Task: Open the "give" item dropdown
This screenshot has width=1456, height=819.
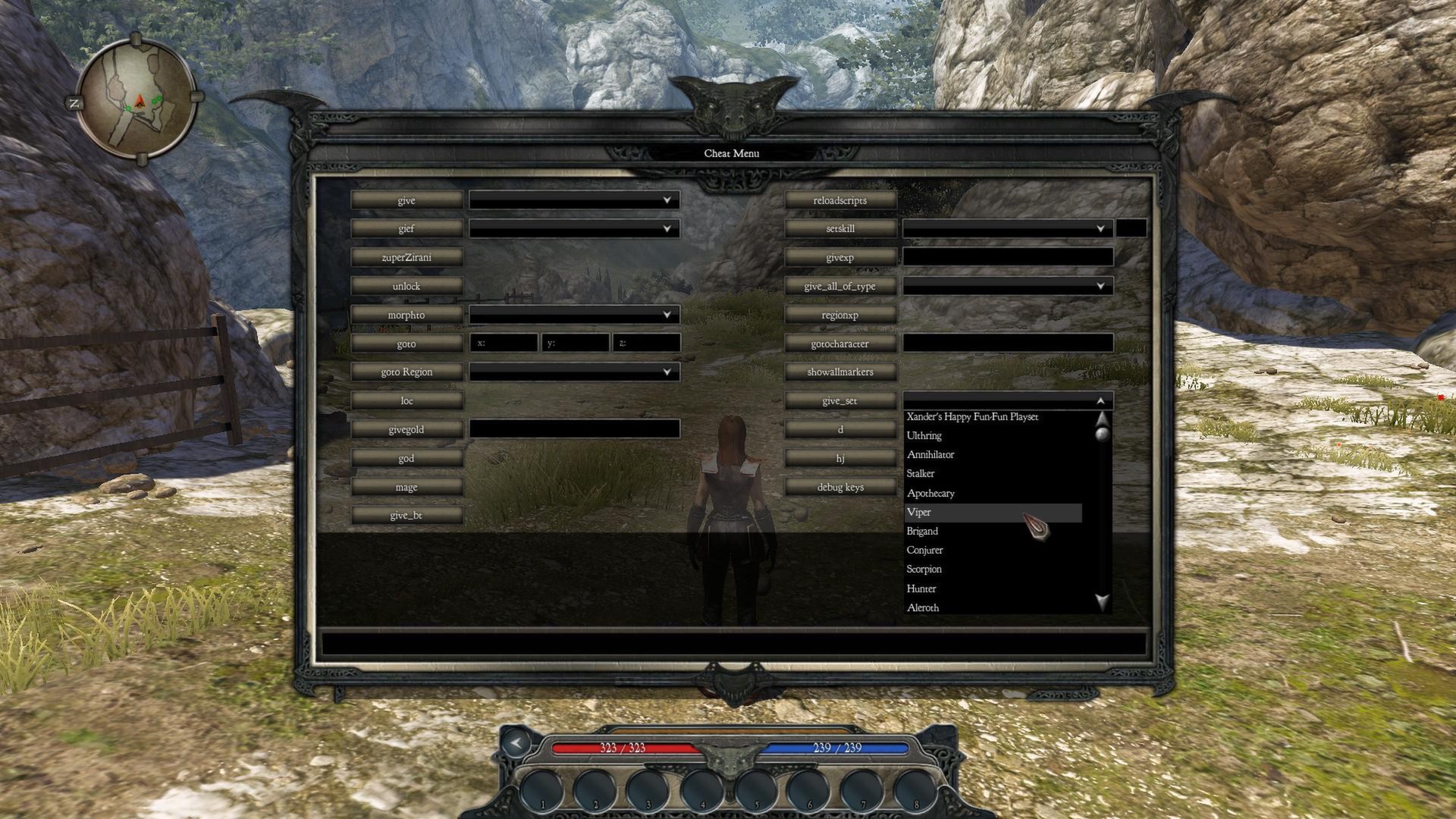Action: pos(573,199)
